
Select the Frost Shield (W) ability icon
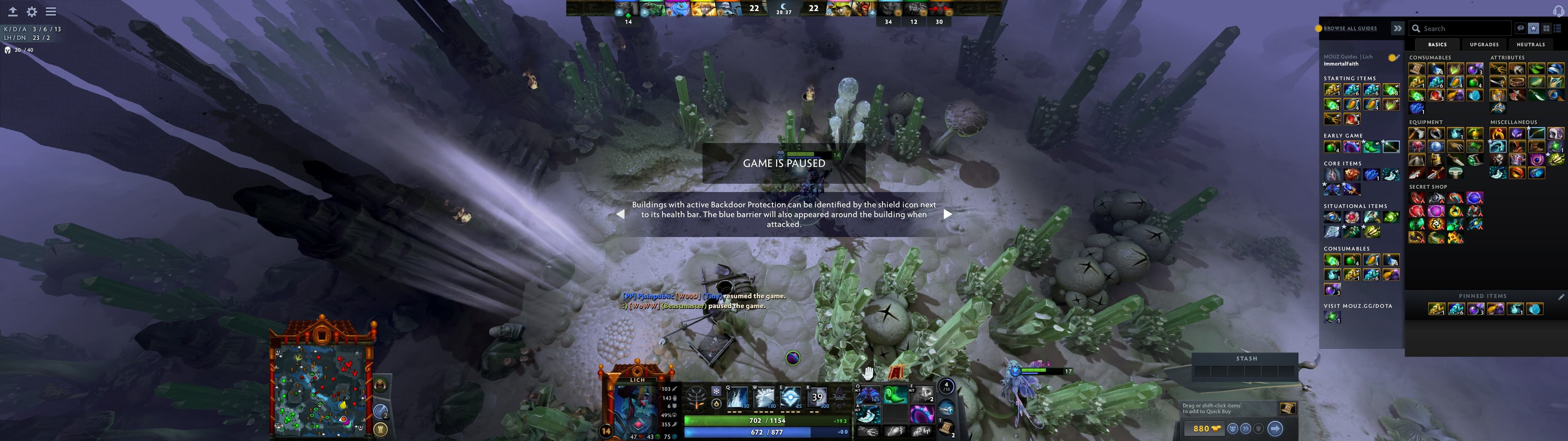(x=765, y=398)
